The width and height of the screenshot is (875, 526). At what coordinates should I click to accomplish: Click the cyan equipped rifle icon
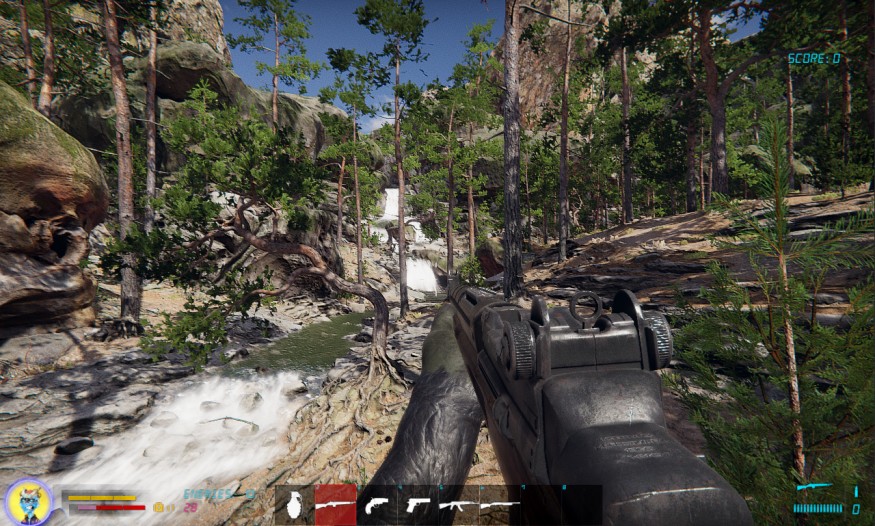(814, 488)
